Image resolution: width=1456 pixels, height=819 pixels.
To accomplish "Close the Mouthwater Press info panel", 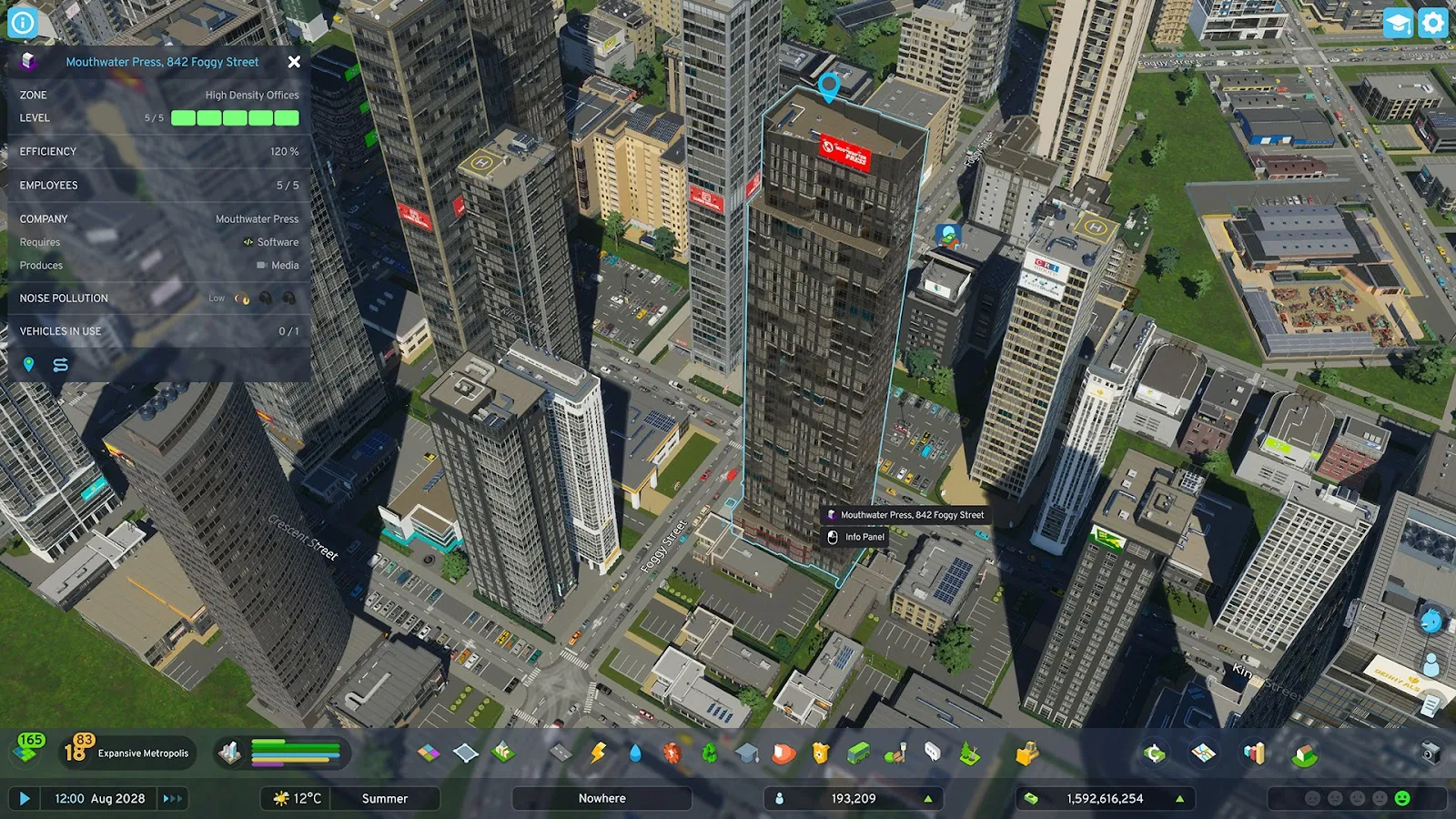I will 294,62.
